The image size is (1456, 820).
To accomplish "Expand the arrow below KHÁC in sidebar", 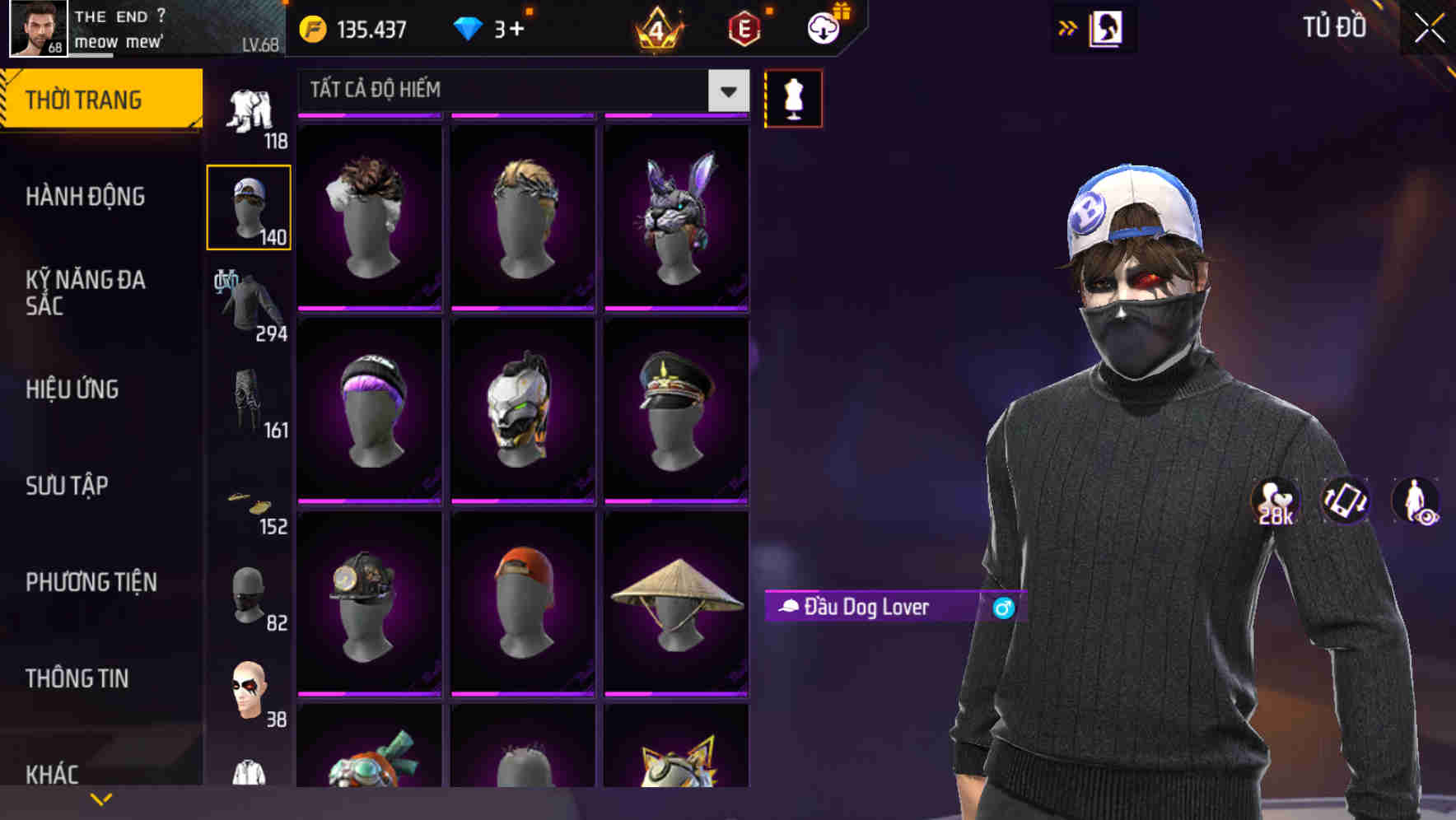I will coord(101,797).
